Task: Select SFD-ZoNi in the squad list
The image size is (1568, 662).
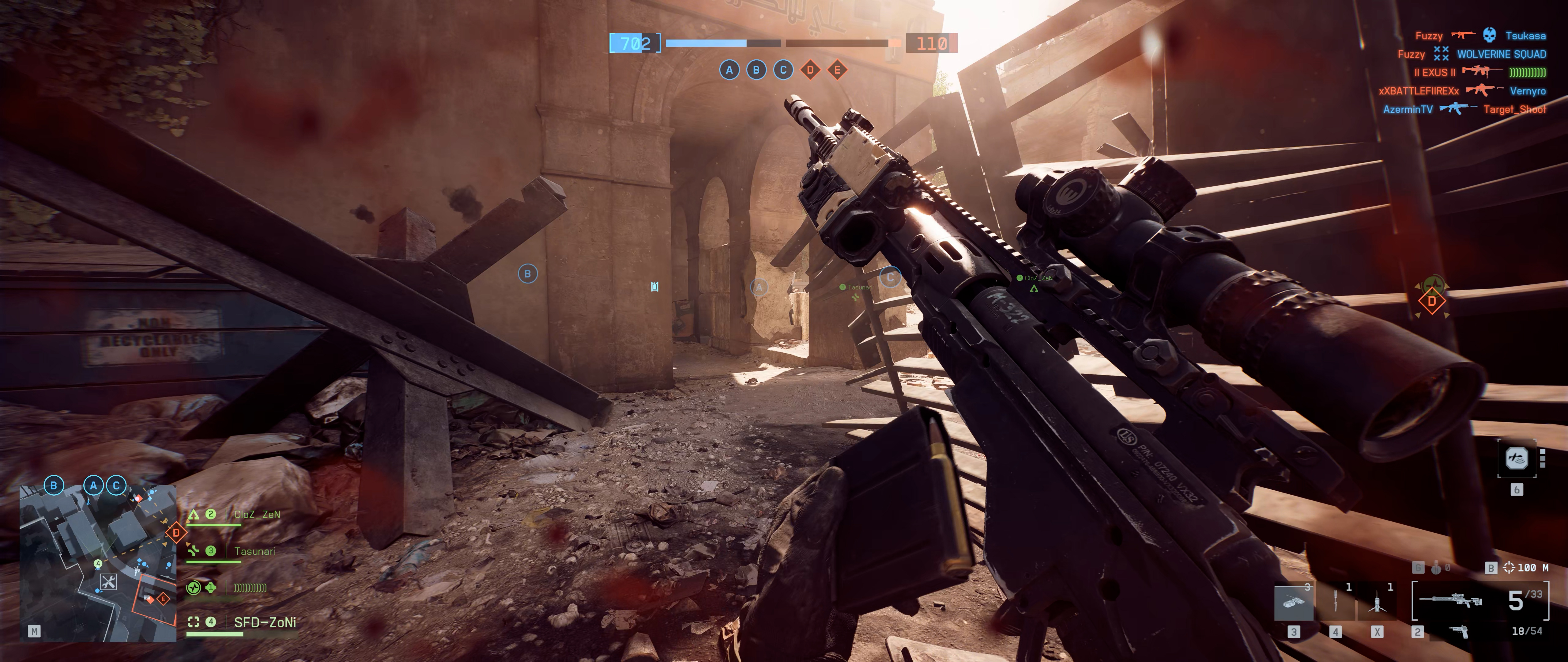Action: click(265, 622)
